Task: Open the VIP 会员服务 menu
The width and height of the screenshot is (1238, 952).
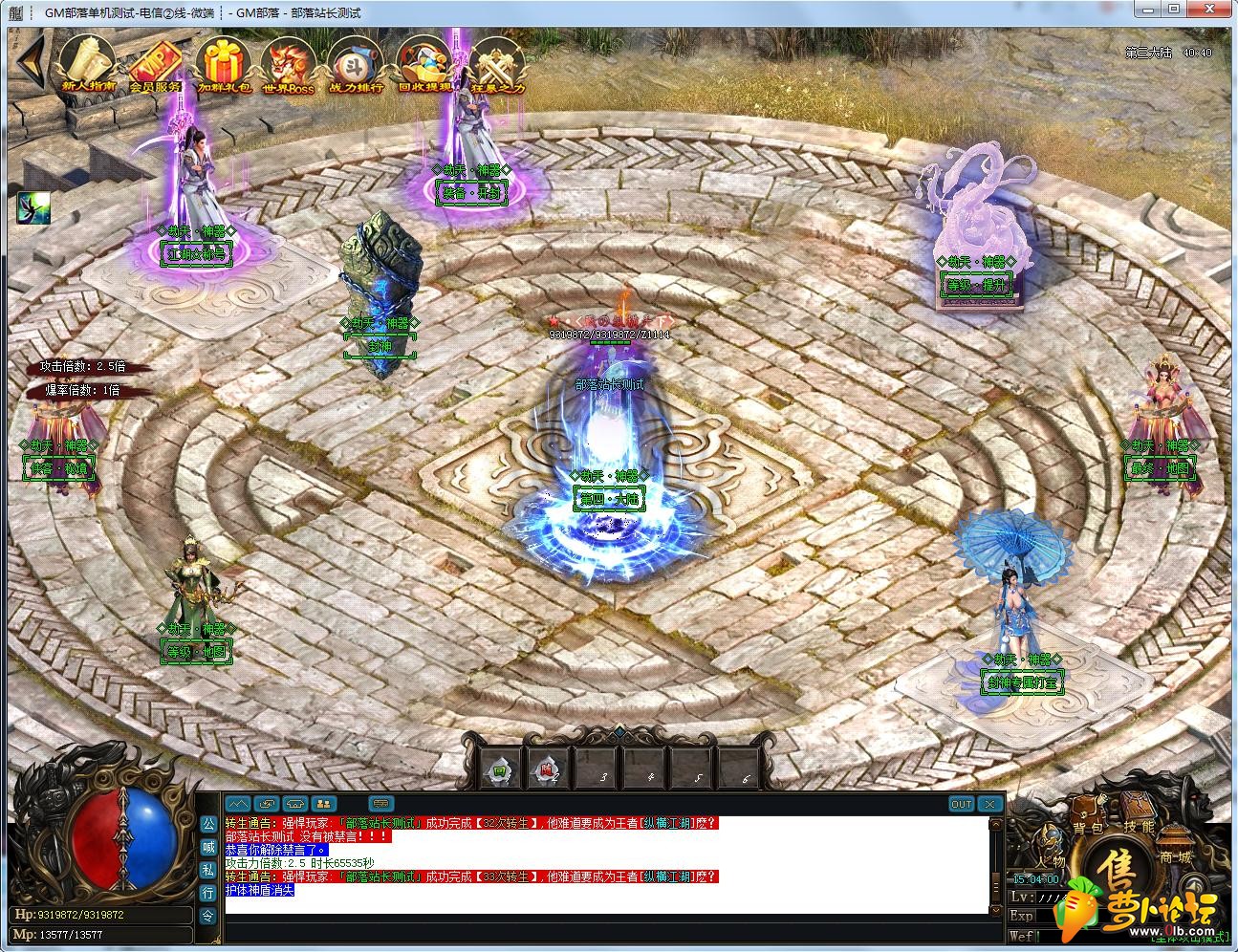Action: (155, 65)
